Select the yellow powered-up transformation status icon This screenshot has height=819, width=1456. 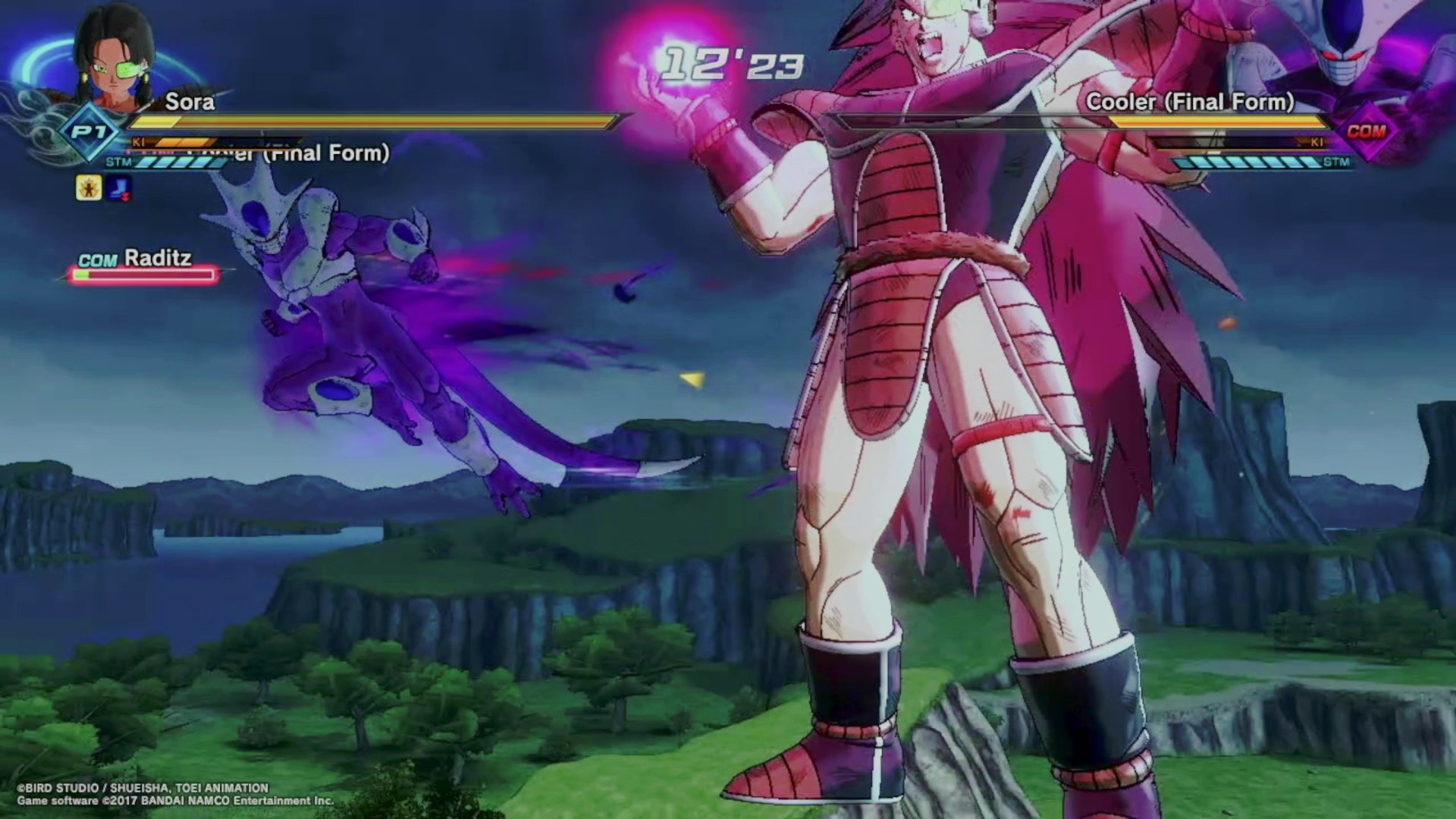point(89,187)
